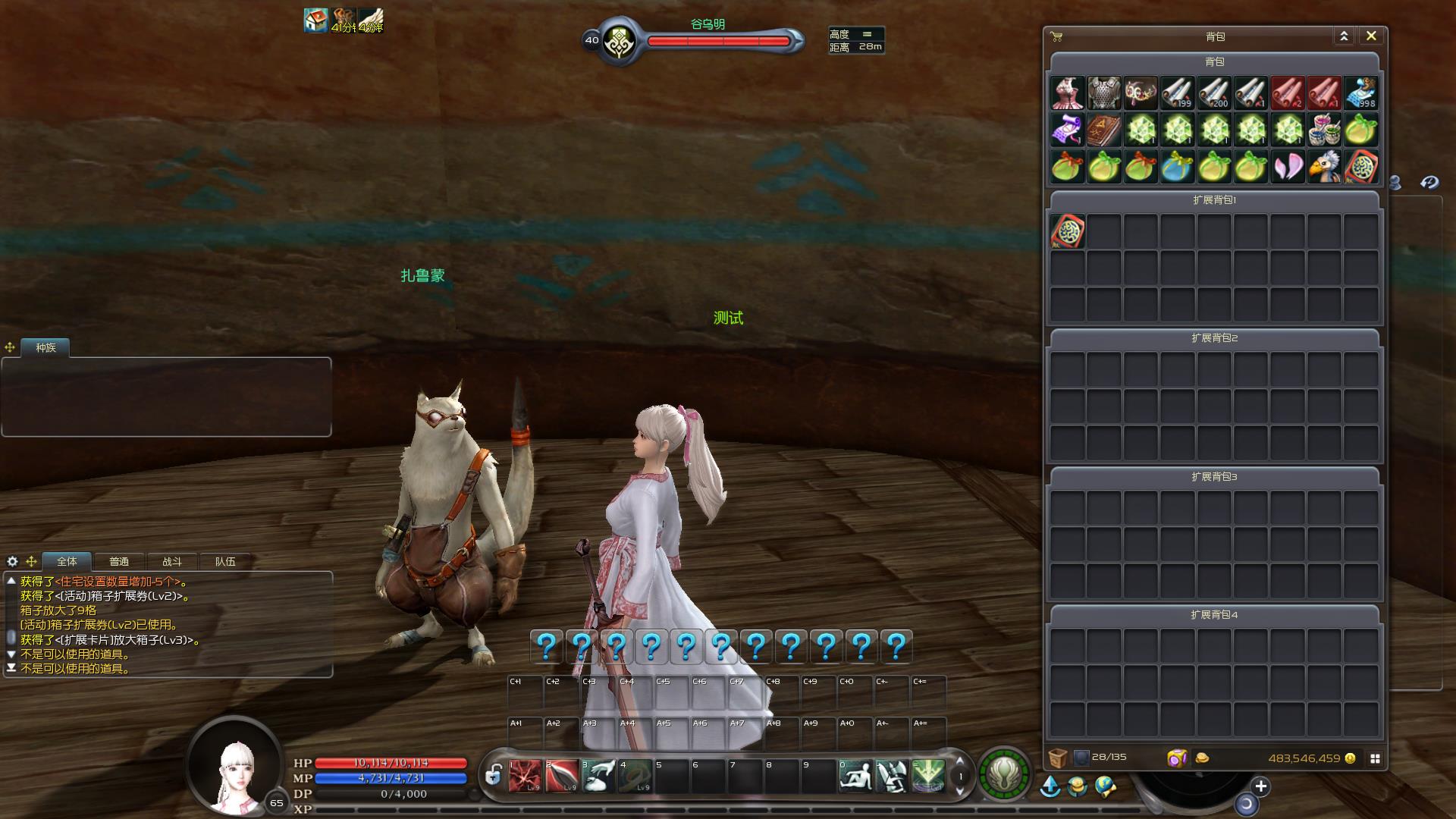Viewport: 1456px width, 819px height.
Task: Select the pink dress item slot
Action: coord(1068,93)
